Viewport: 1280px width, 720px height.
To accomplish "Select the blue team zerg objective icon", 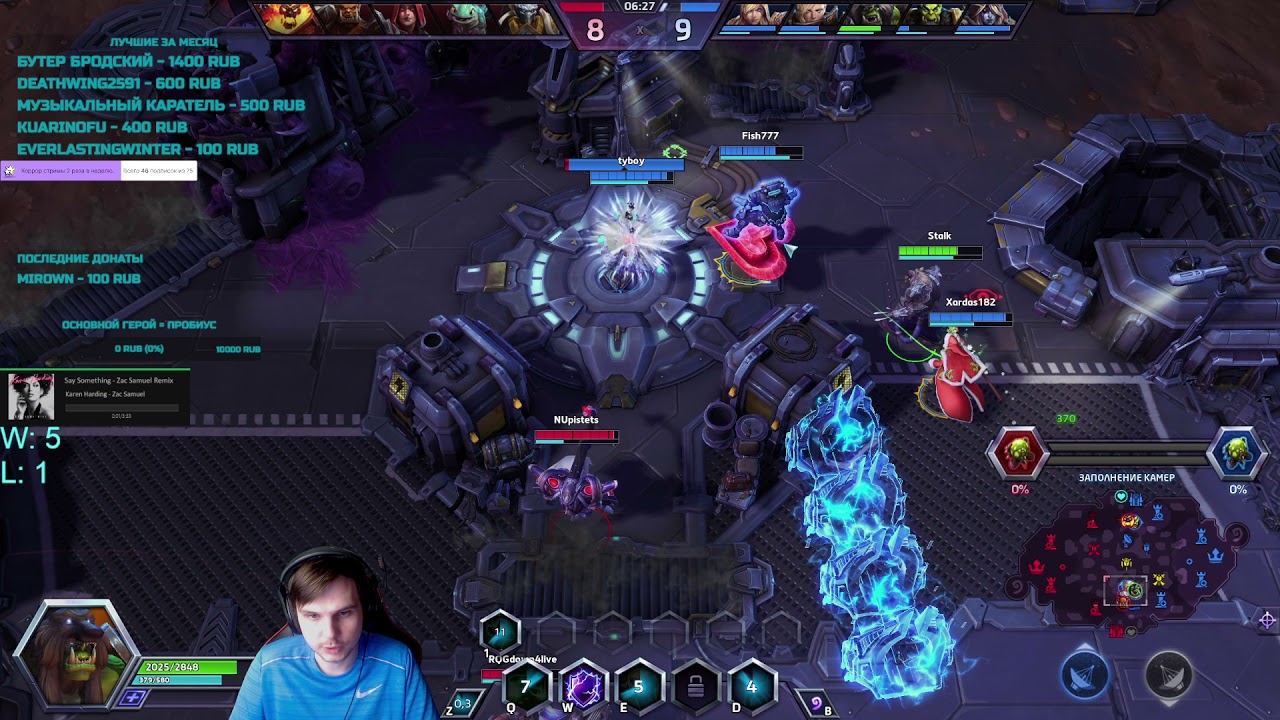I will (x=1237, y=451).
